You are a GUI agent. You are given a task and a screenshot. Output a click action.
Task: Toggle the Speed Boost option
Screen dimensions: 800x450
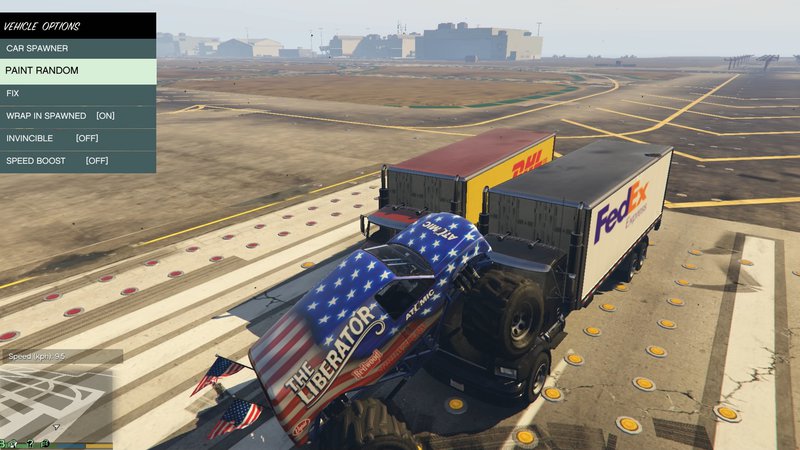[78, 160]
